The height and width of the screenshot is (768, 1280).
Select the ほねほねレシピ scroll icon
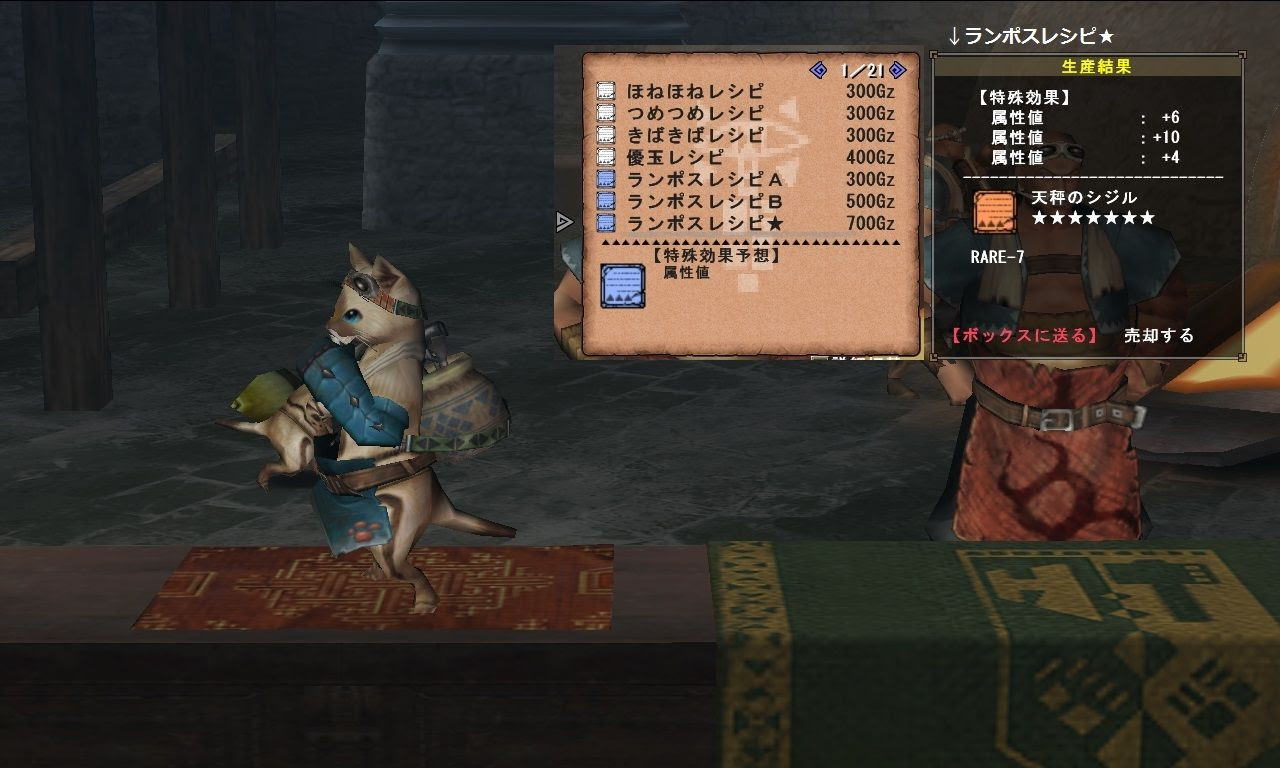(604, 91)
